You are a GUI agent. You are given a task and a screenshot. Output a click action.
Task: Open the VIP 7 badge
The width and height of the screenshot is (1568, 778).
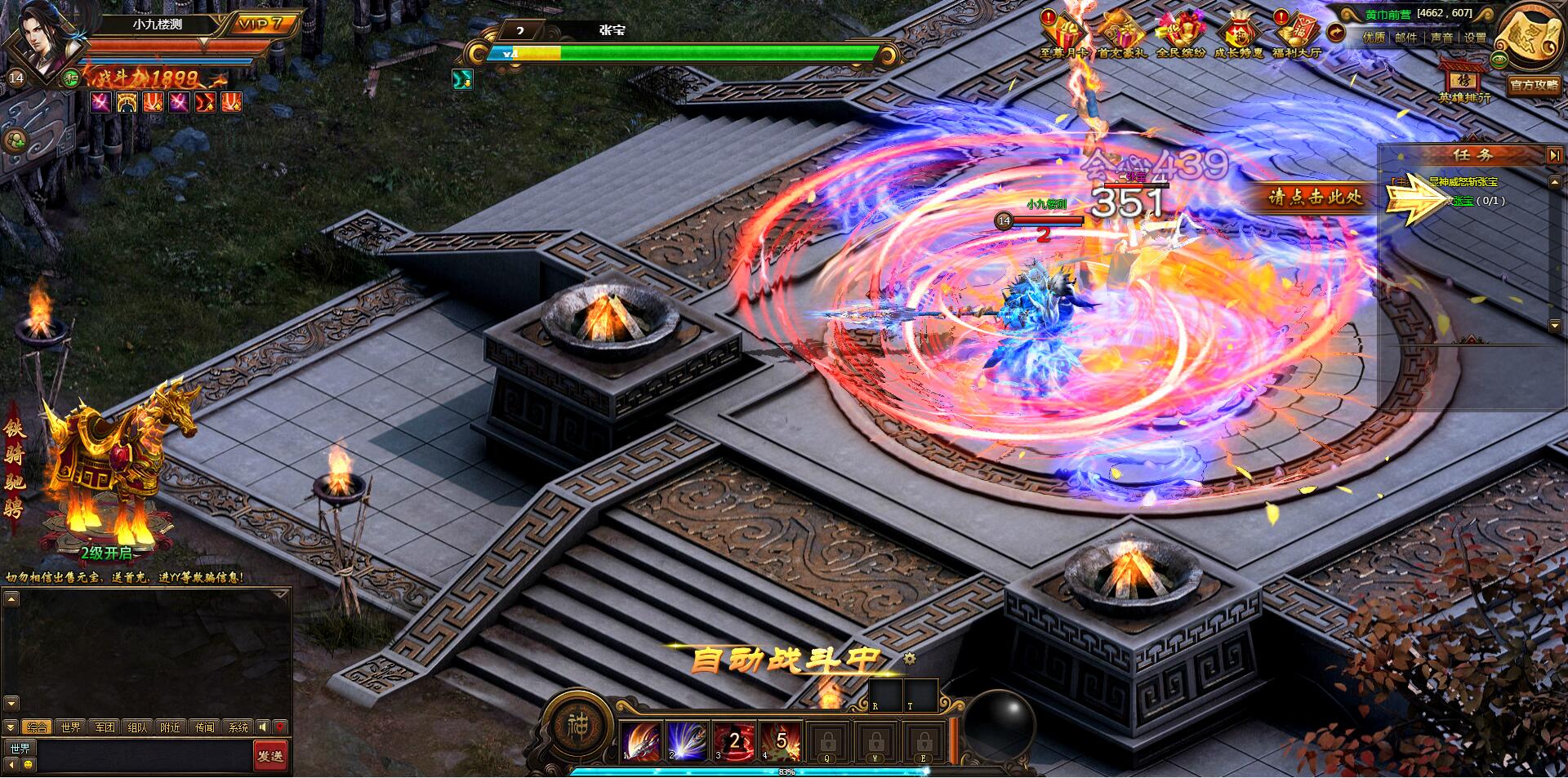(x=260, y=24)
